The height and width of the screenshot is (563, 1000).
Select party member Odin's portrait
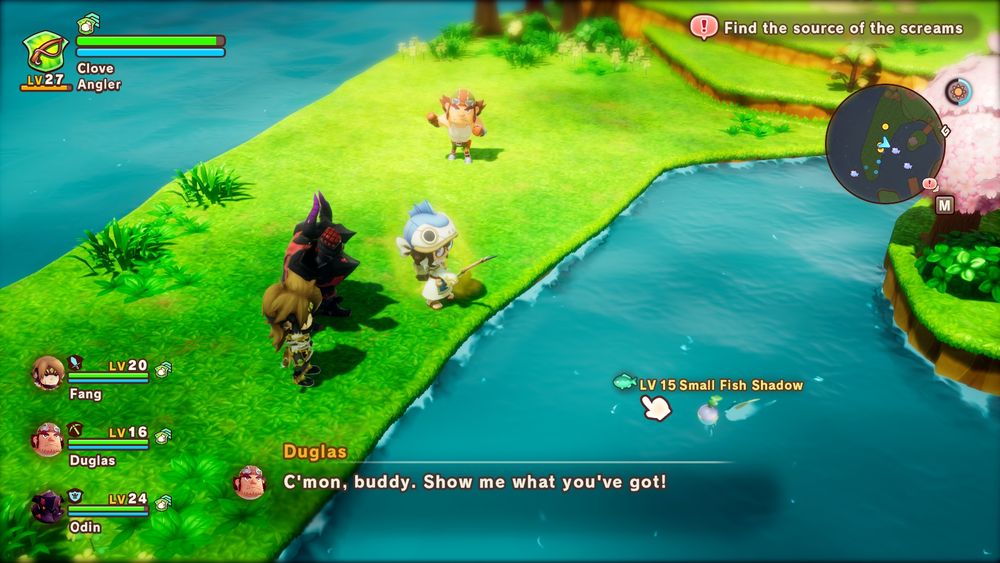[x=48, y=506]
